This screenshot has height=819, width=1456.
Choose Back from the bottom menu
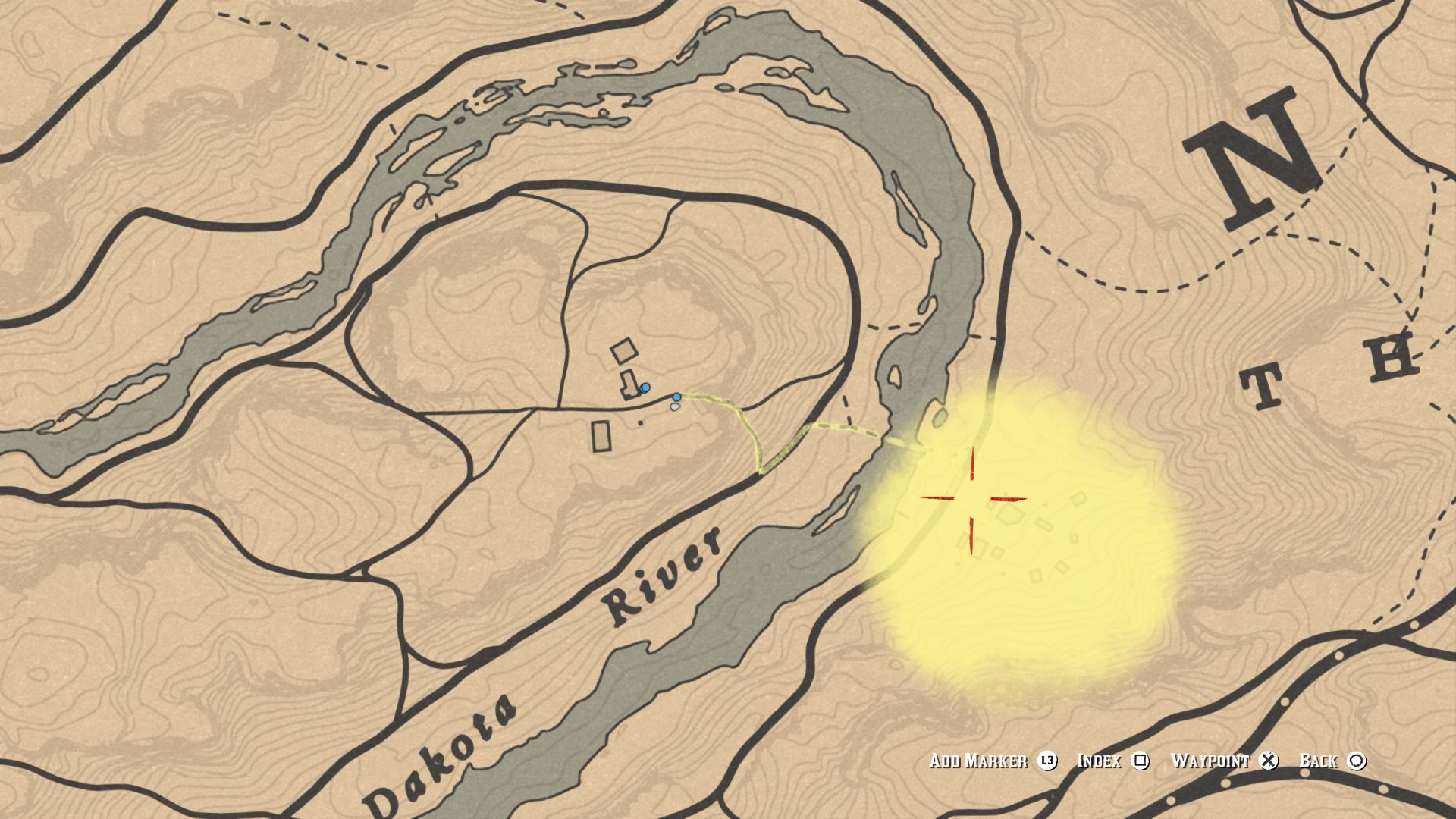click(1318, 761)
